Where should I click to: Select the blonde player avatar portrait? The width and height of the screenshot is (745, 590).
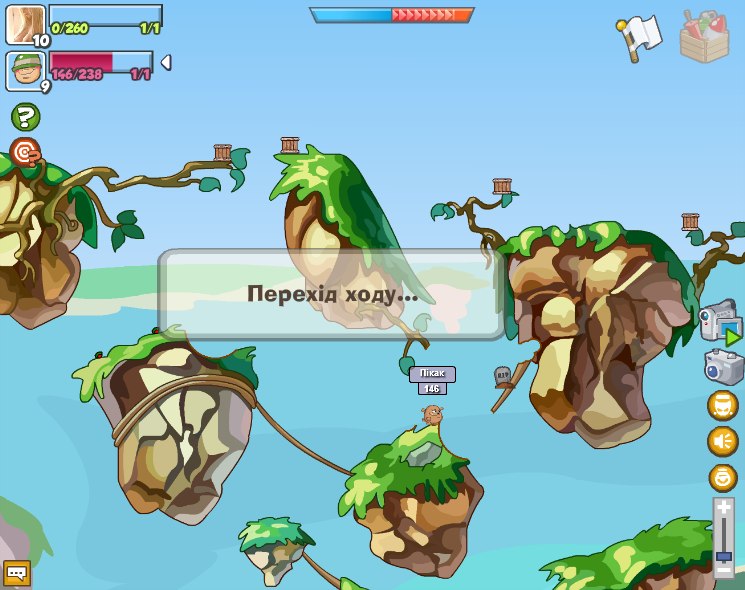click(25, 24)
